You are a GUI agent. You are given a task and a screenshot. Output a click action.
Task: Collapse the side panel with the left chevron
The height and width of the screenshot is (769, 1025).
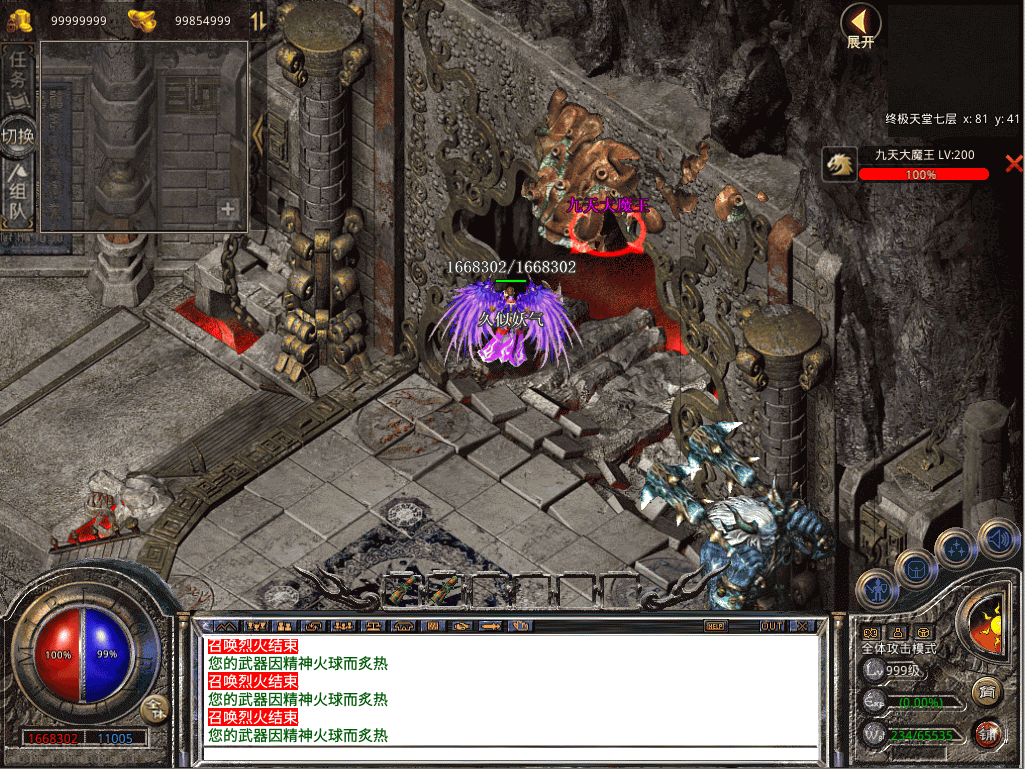point(257,133)
